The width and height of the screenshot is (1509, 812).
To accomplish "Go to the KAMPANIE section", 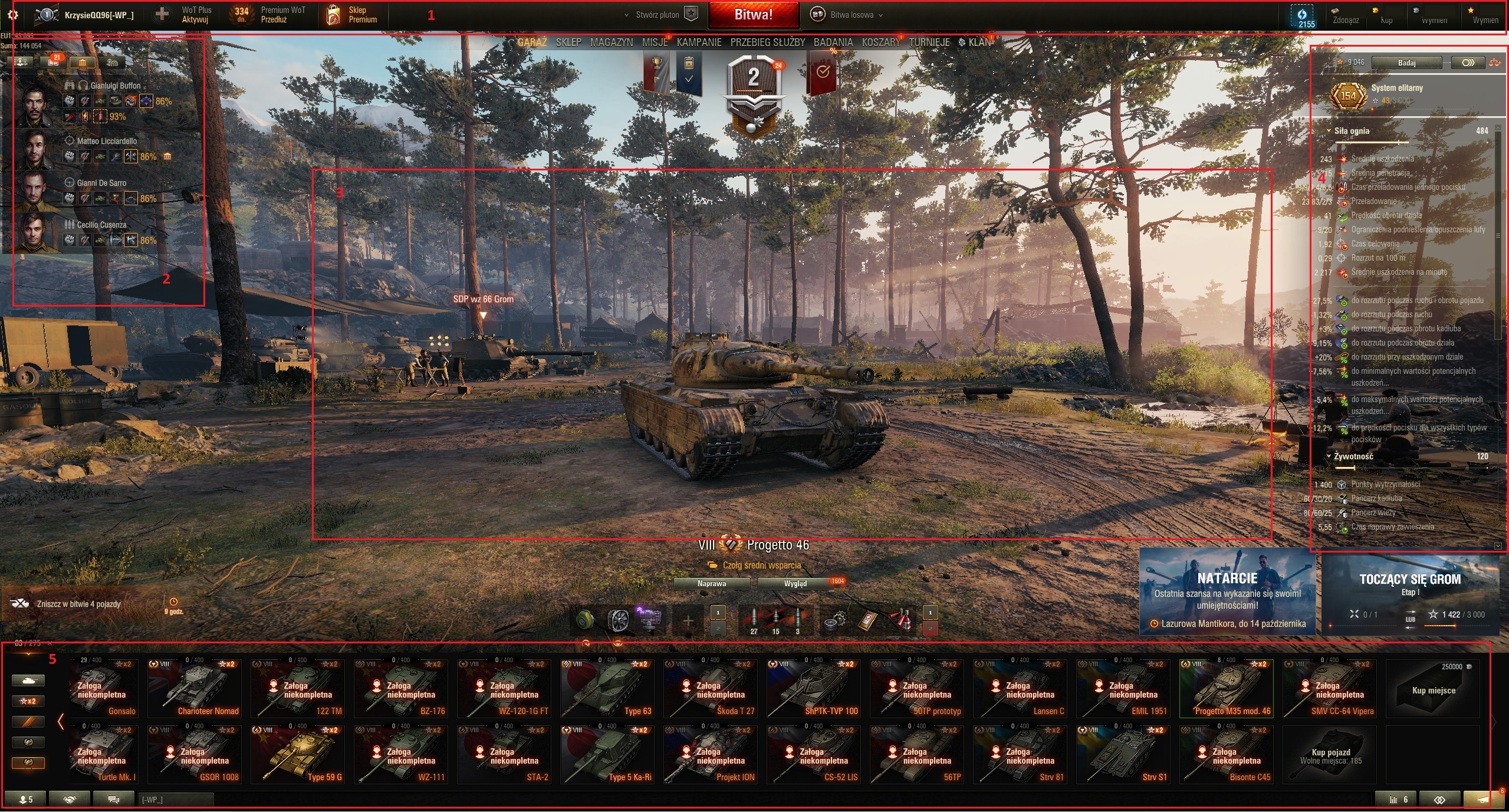I will click(699, 42).
